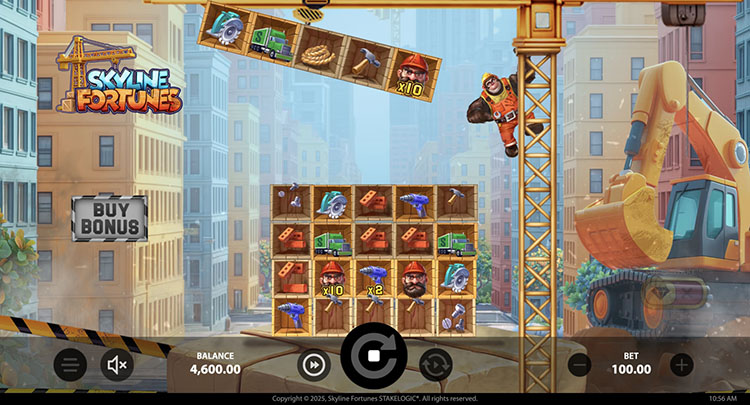Open autoplay with the circular arrows button
This screenshot has height=405, width=750.
coord(435,364)
